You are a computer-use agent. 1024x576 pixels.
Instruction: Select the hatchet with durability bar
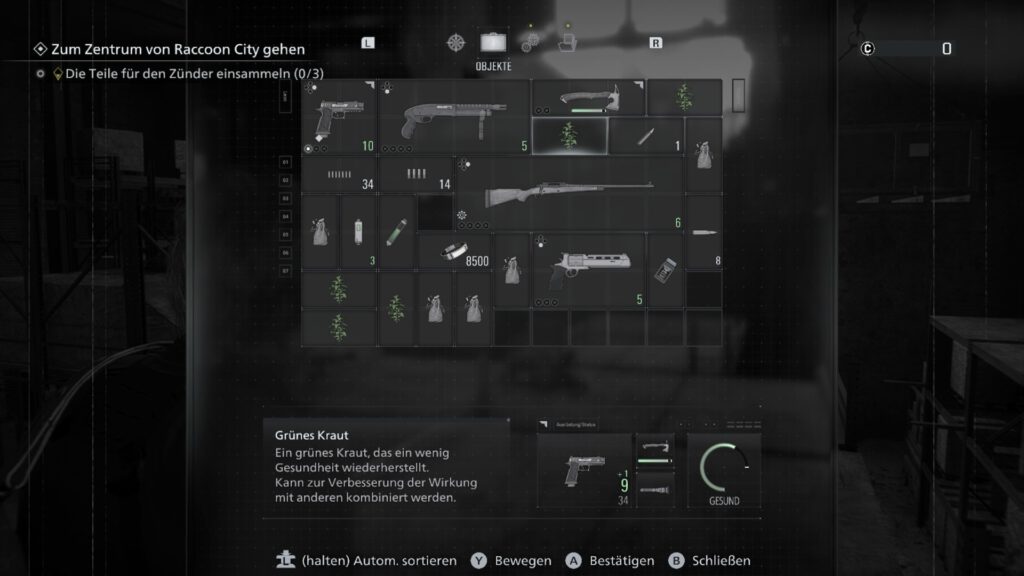click(x=588, y=98)
